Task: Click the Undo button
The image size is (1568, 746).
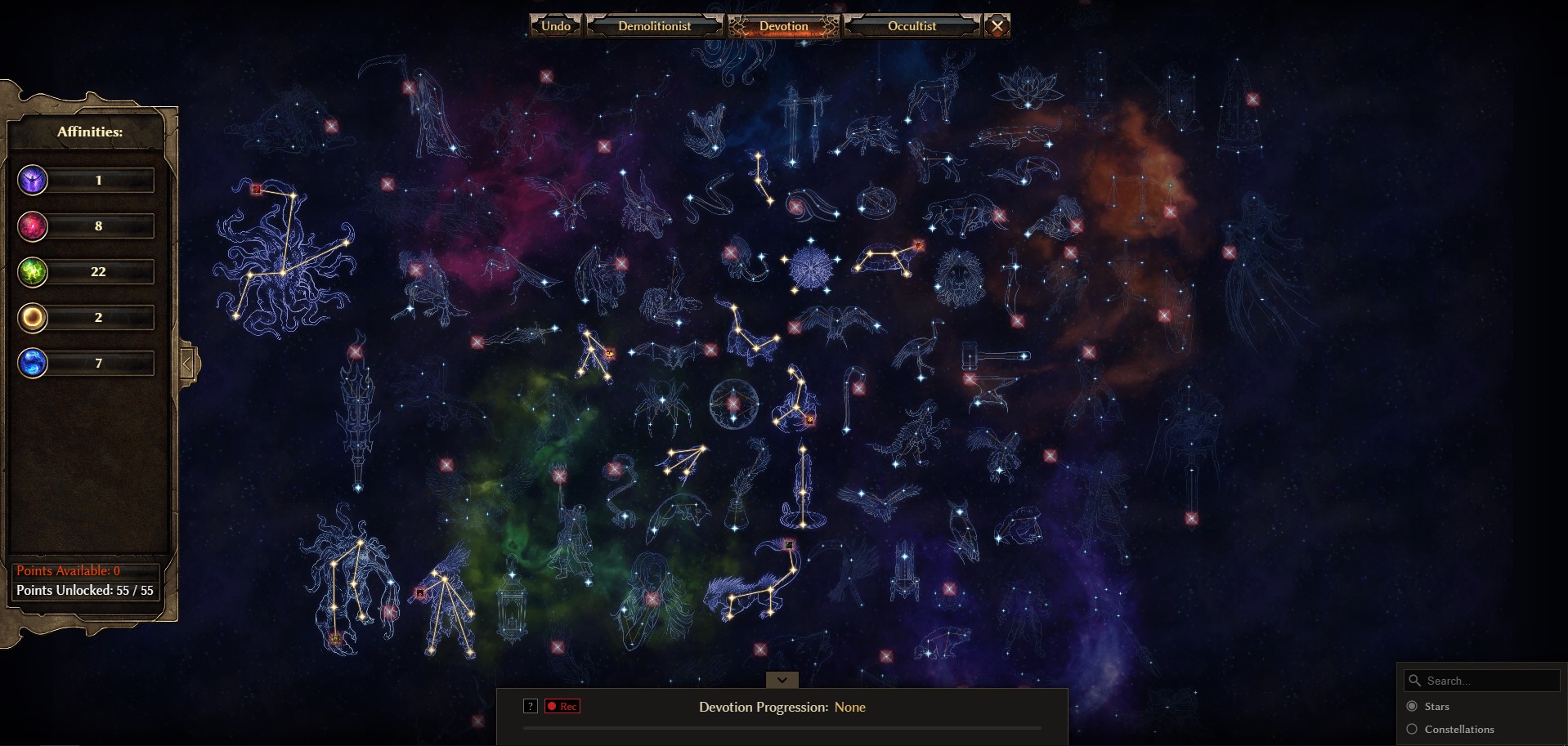Action: click(x=556, y=26)
